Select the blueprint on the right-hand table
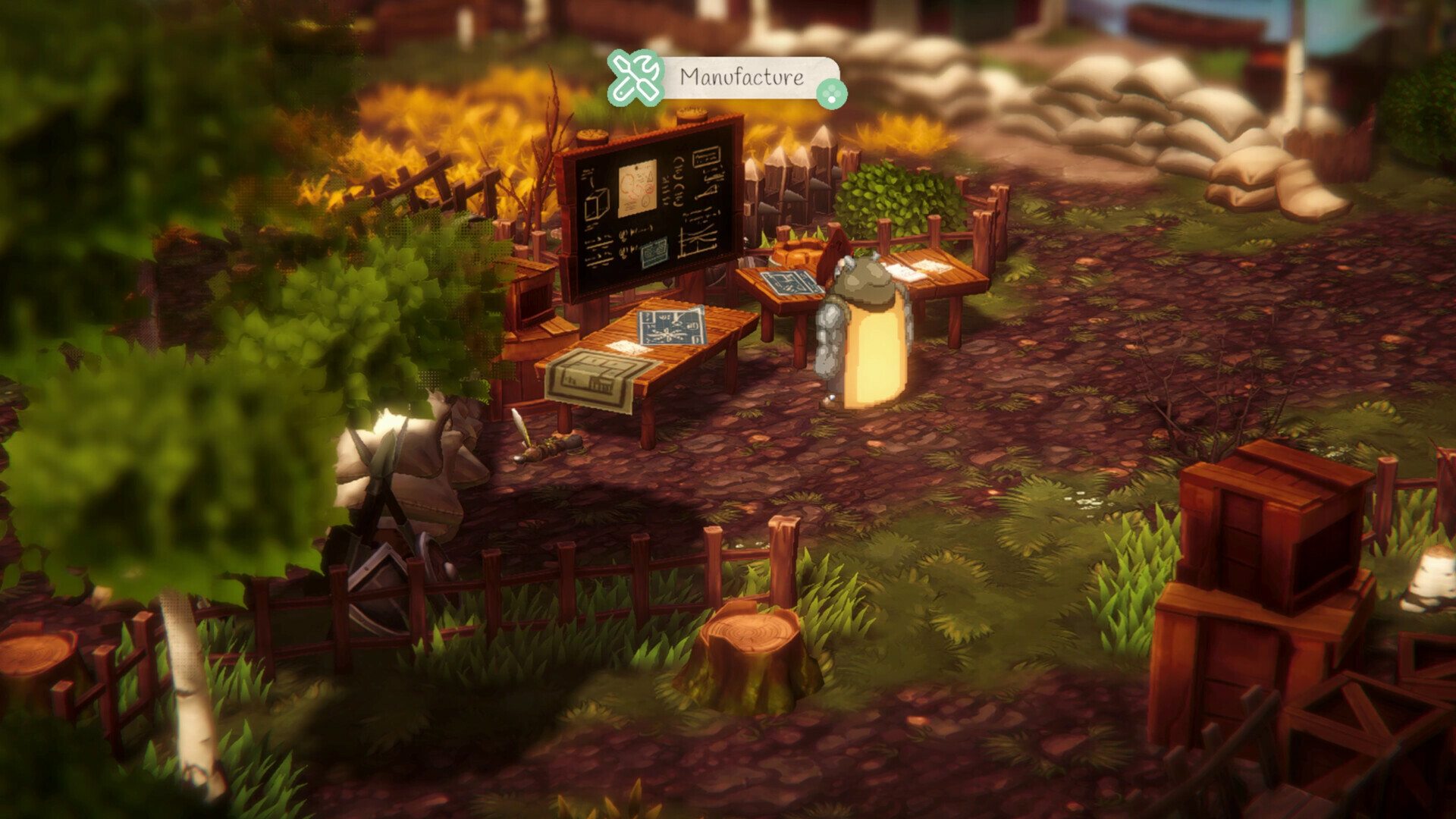This screenshot has height=819, width=1456. [789, 282]
